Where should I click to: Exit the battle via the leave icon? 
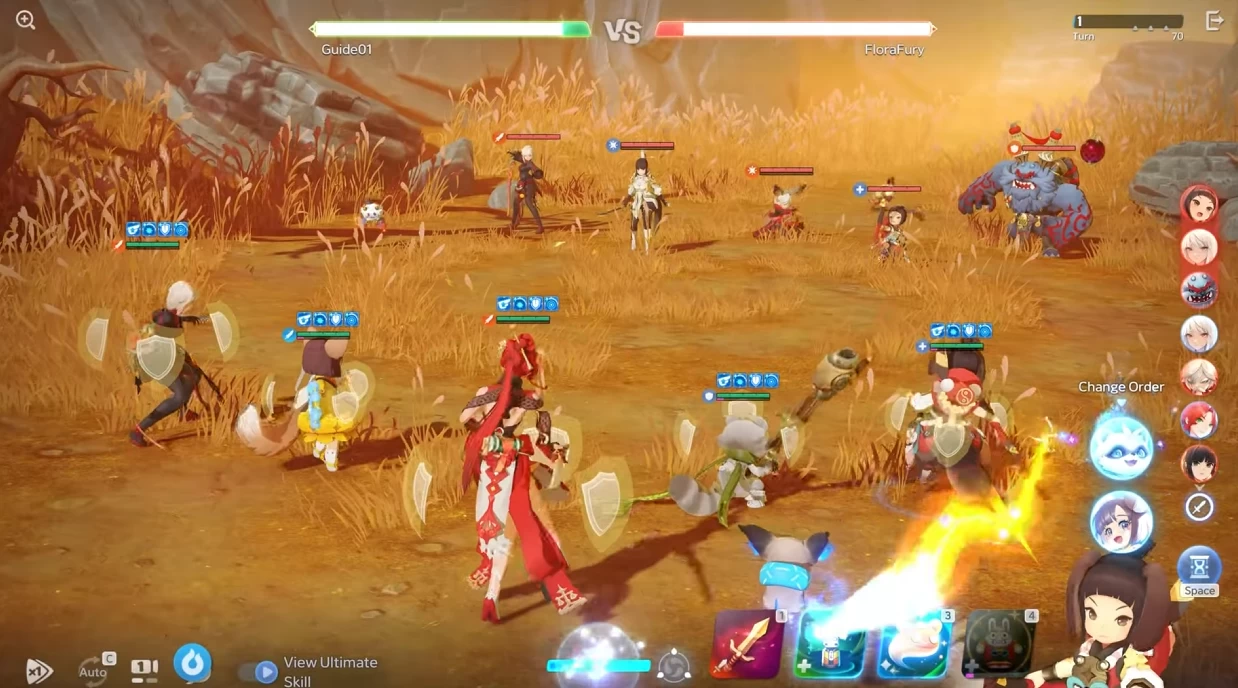1214,21
